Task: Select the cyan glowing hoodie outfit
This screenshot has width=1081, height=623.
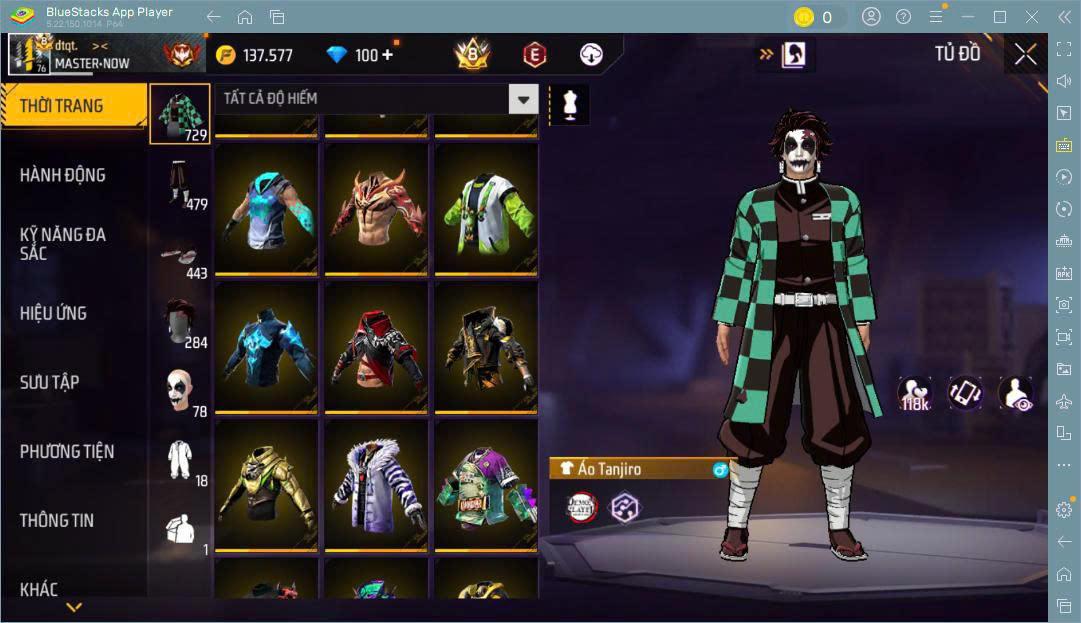Action: coord(266,208)
